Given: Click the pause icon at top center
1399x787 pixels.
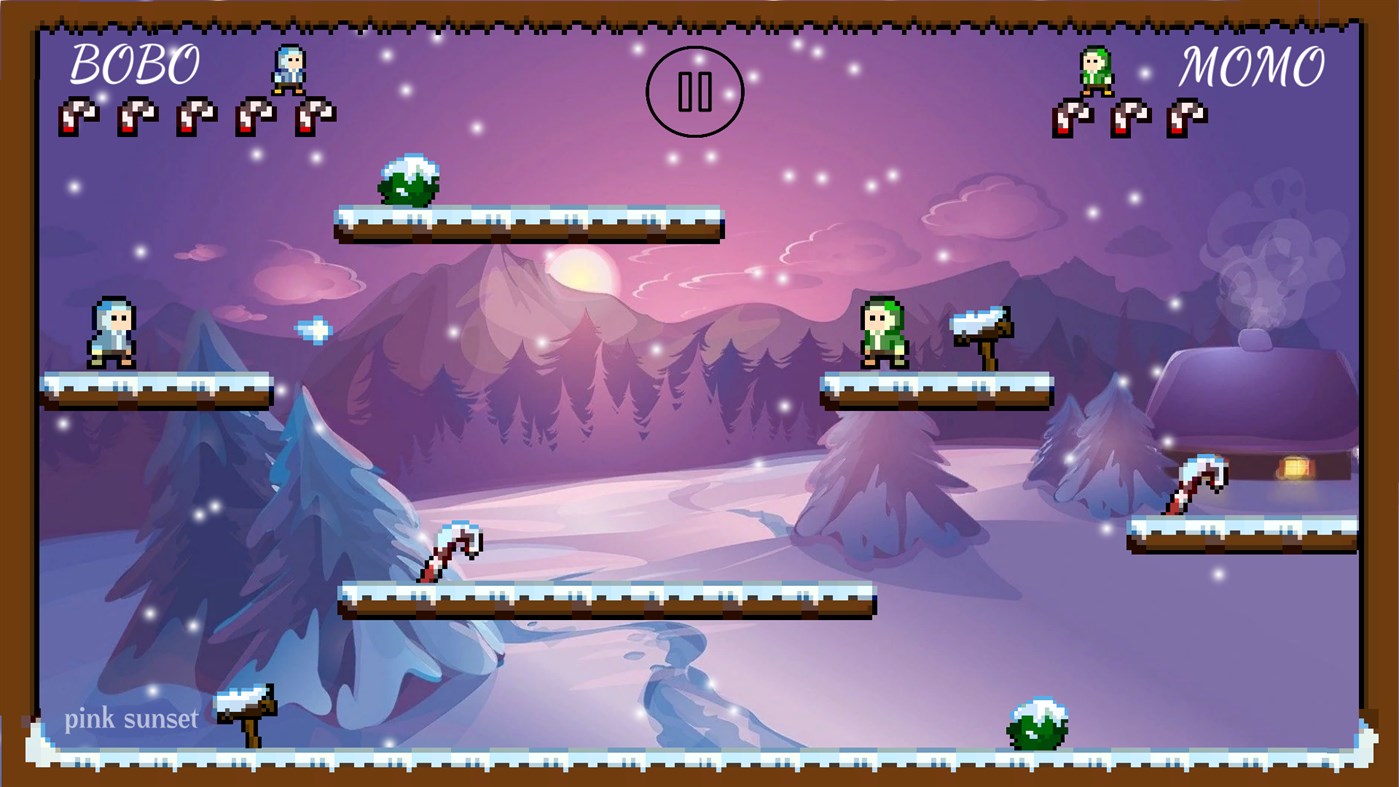Looking at the screenshot, I should pos(695,91).
